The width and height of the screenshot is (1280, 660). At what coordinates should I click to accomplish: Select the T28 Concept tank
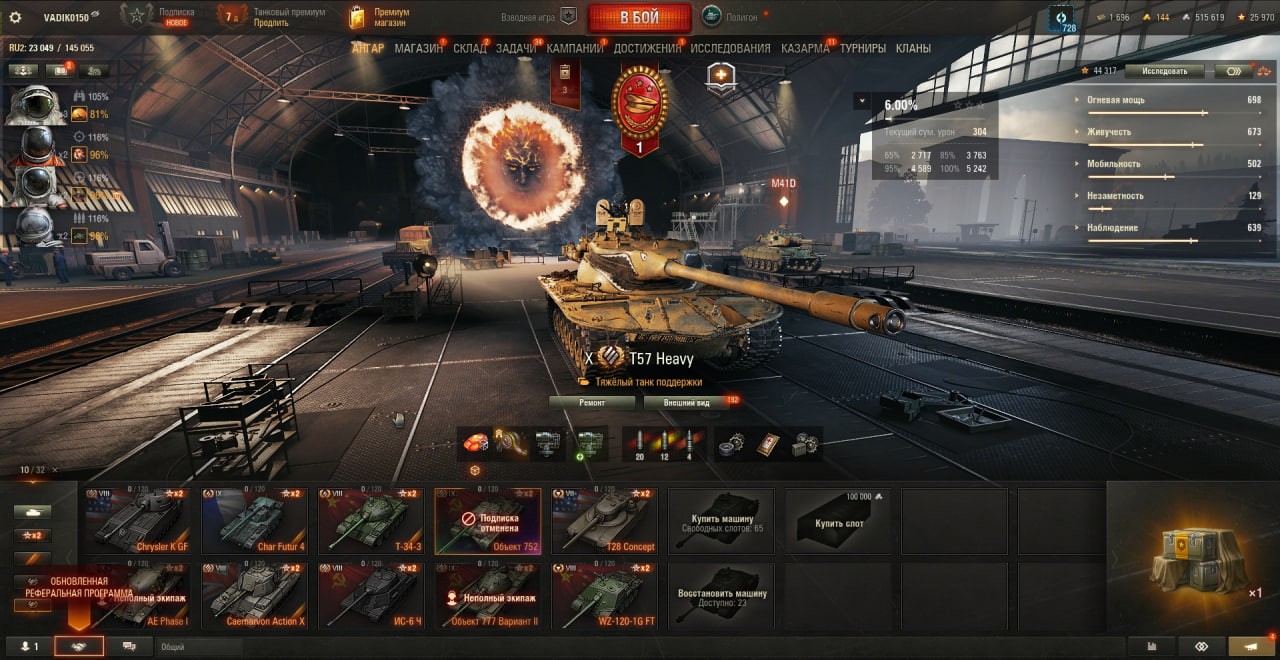tap(604, 521)
